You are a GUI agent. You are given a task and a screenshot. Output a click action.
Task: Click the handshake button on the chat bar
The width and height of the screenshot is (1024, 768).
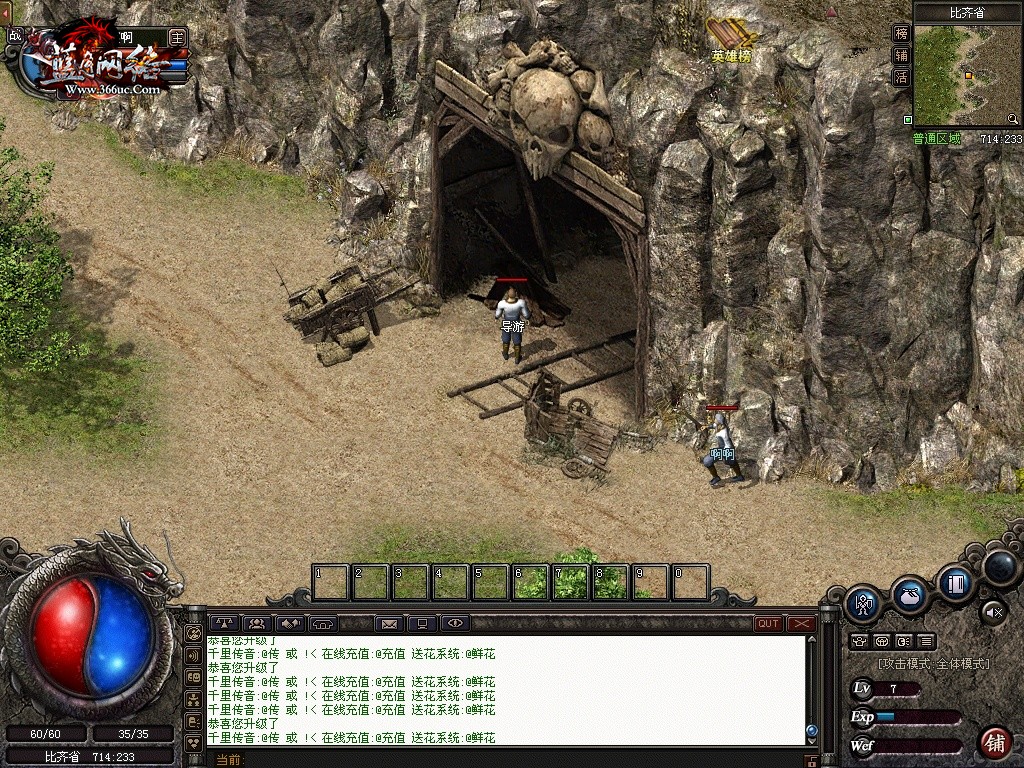tap(290, 624)
